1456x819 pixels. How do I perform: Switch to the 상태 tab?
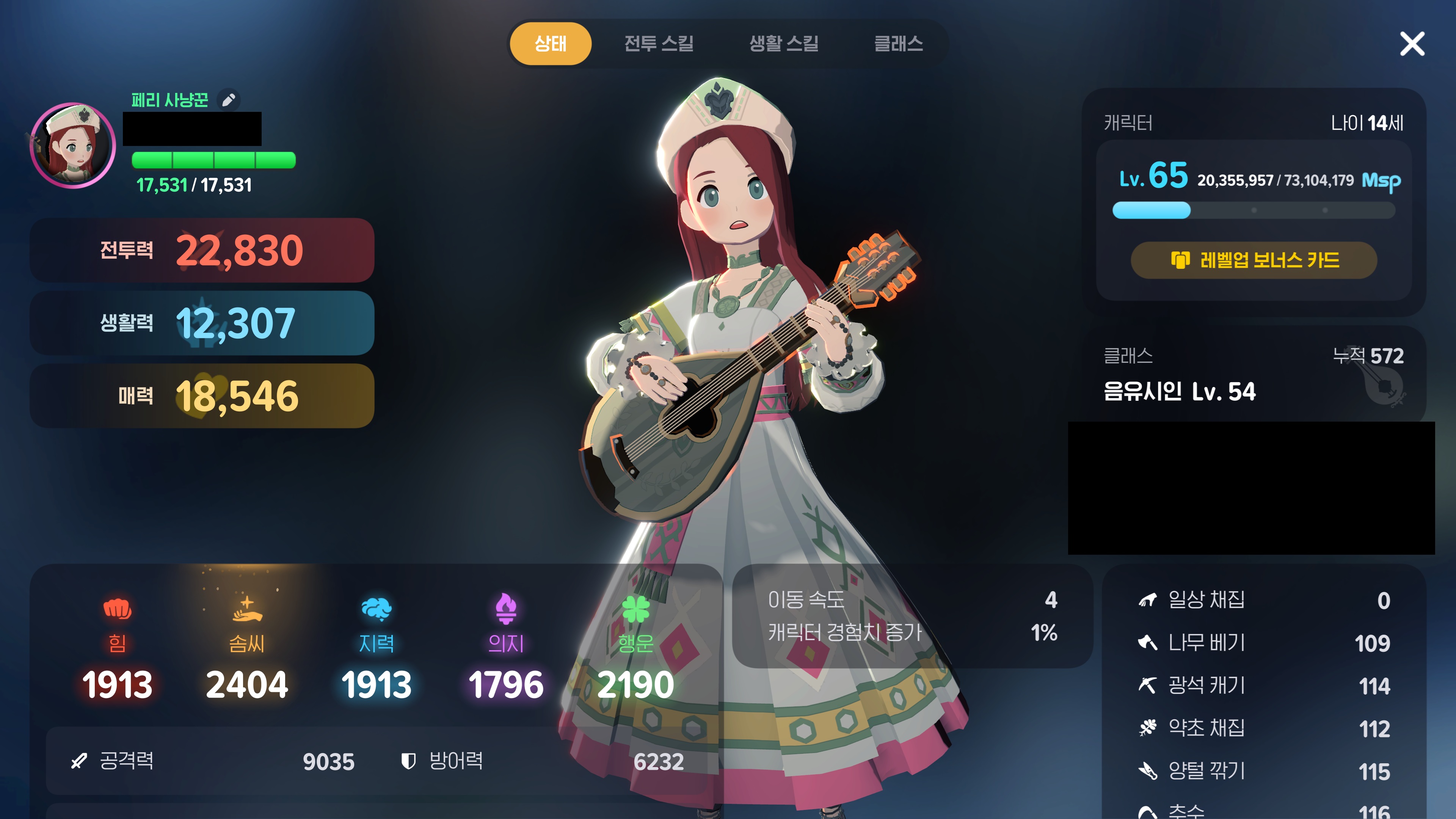click(x=550, y=44)
